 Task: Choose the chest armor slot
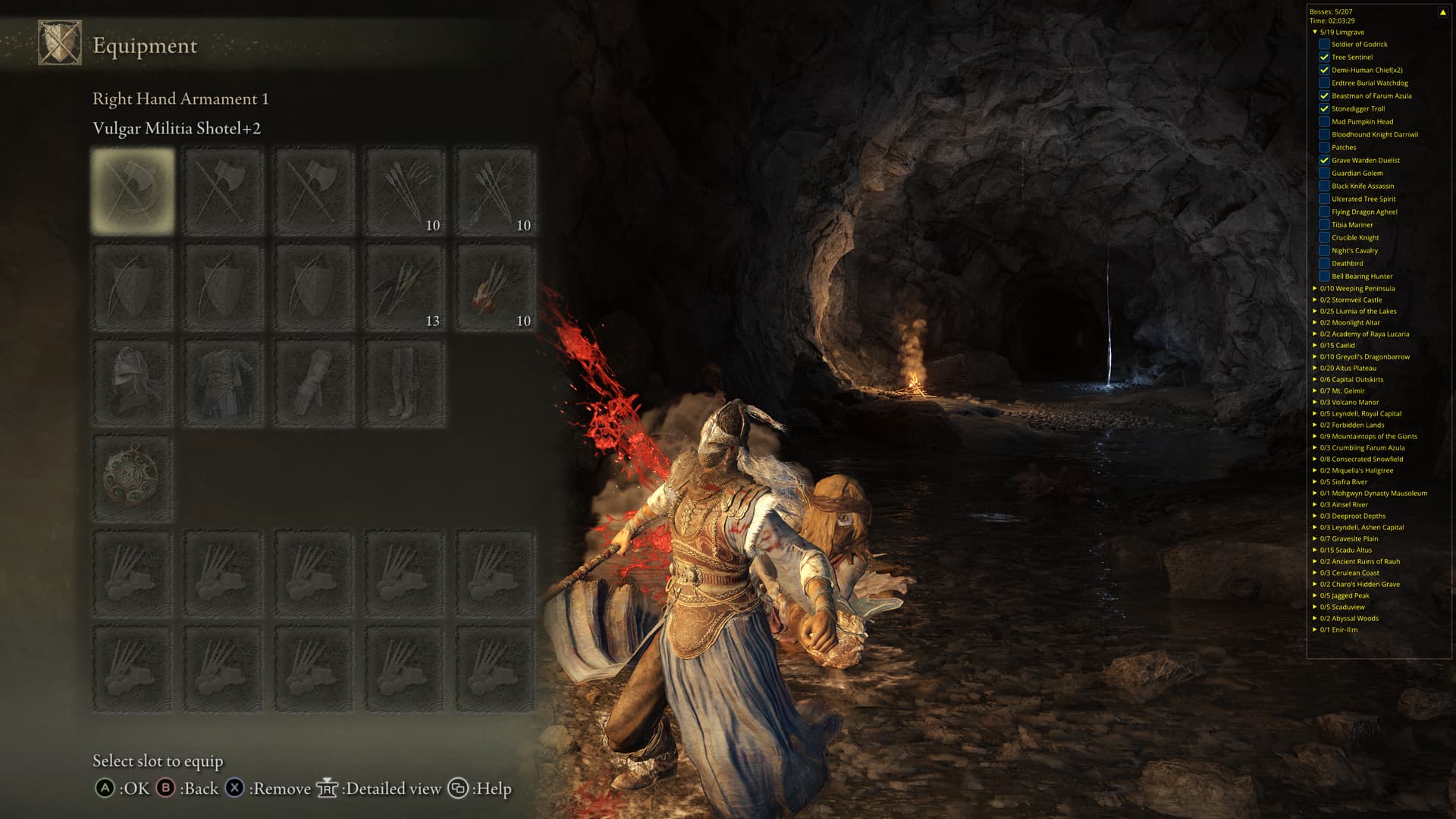[x=224, y=383]
